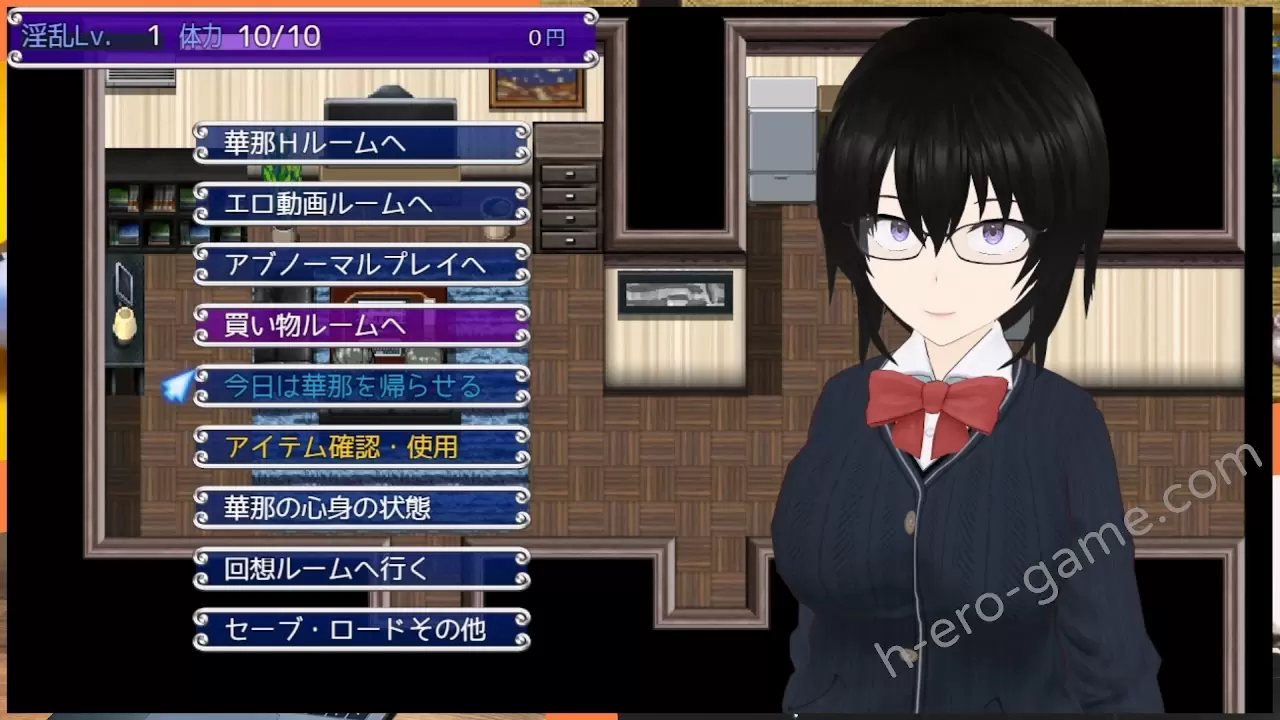1280x720 pixels.
Task: Choose 回想ルームへ行く entry
Action: tap(361, 569)
